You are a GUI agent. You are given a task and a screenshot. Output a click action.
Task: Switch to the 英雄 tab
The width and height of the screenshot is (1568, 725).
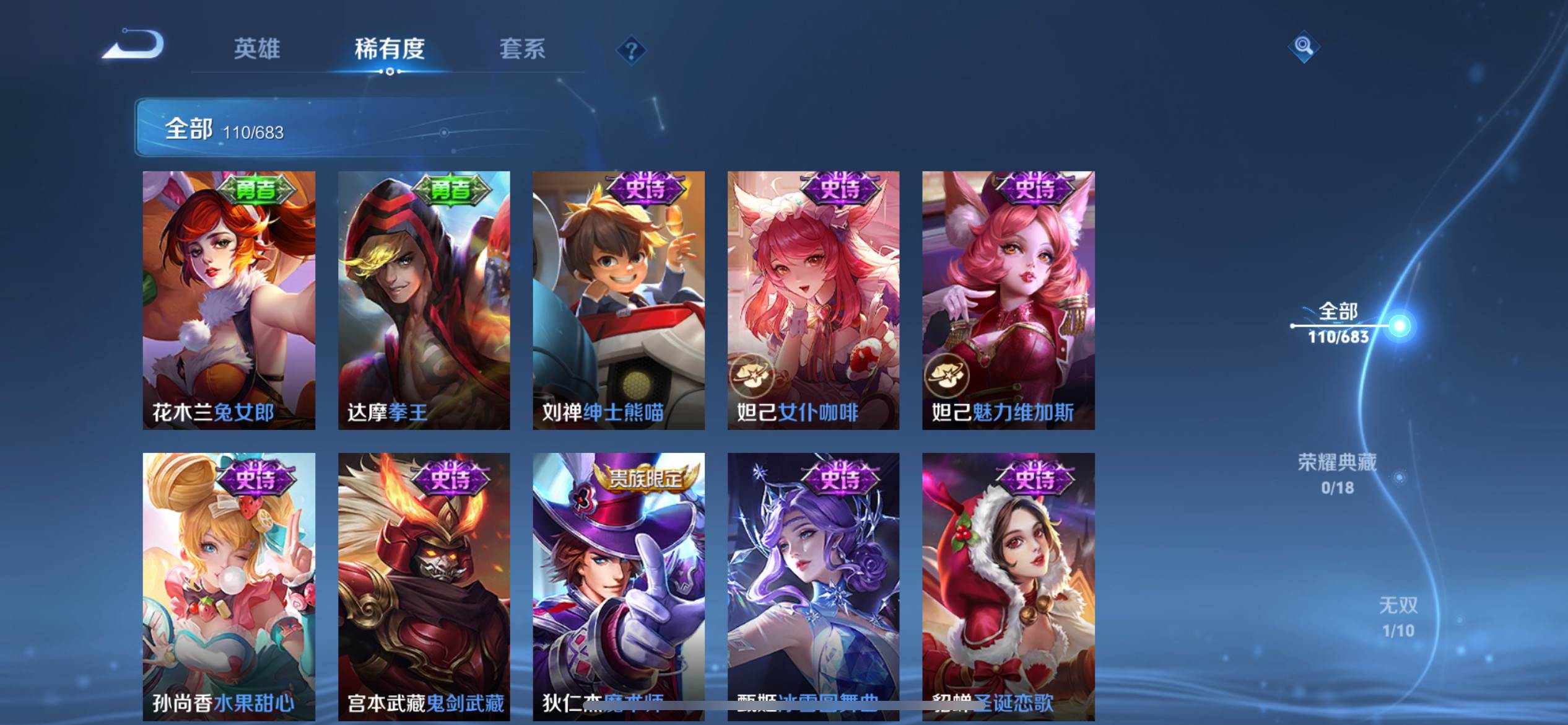257,49
